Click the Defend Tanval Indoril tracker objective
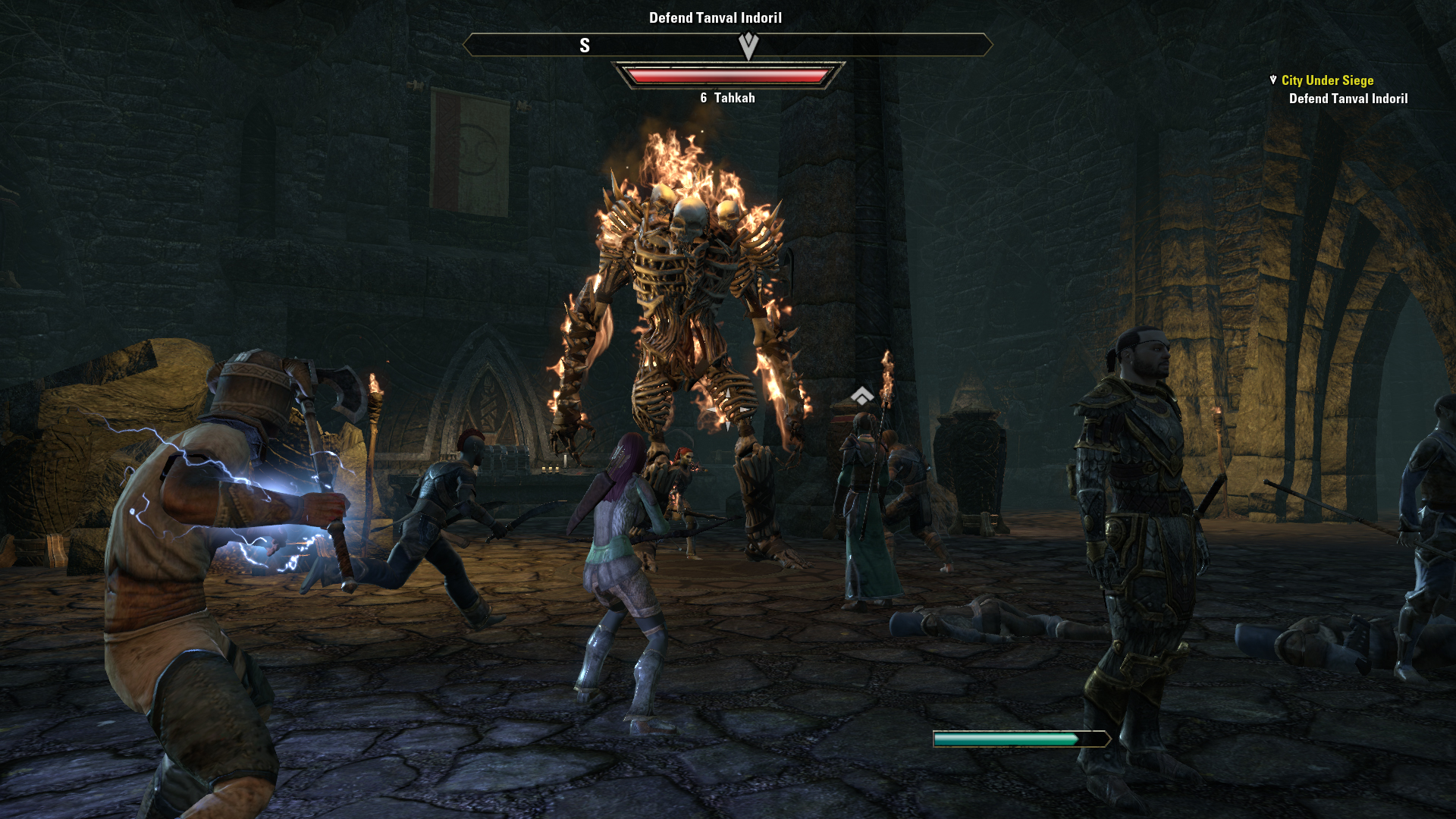 (x=1348, y=99)
